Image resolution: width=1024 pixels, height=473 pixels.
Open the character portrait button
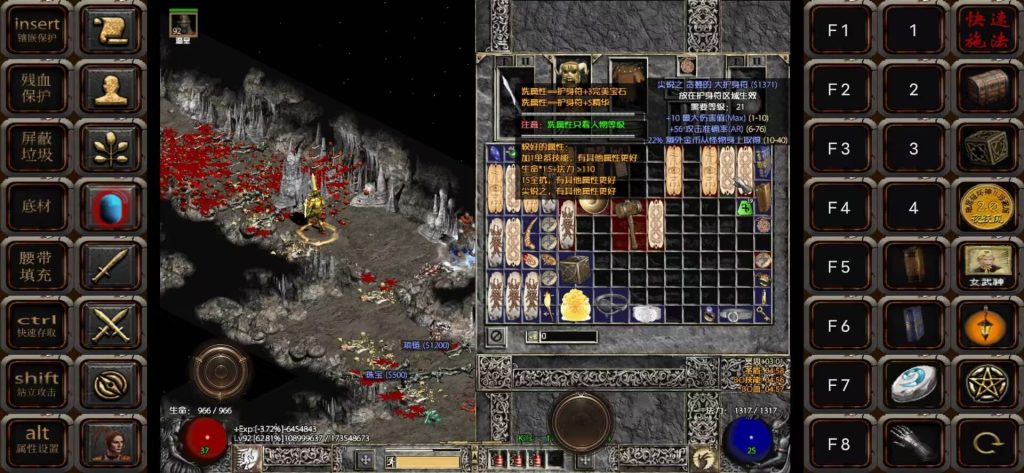(x=110, y=440)
